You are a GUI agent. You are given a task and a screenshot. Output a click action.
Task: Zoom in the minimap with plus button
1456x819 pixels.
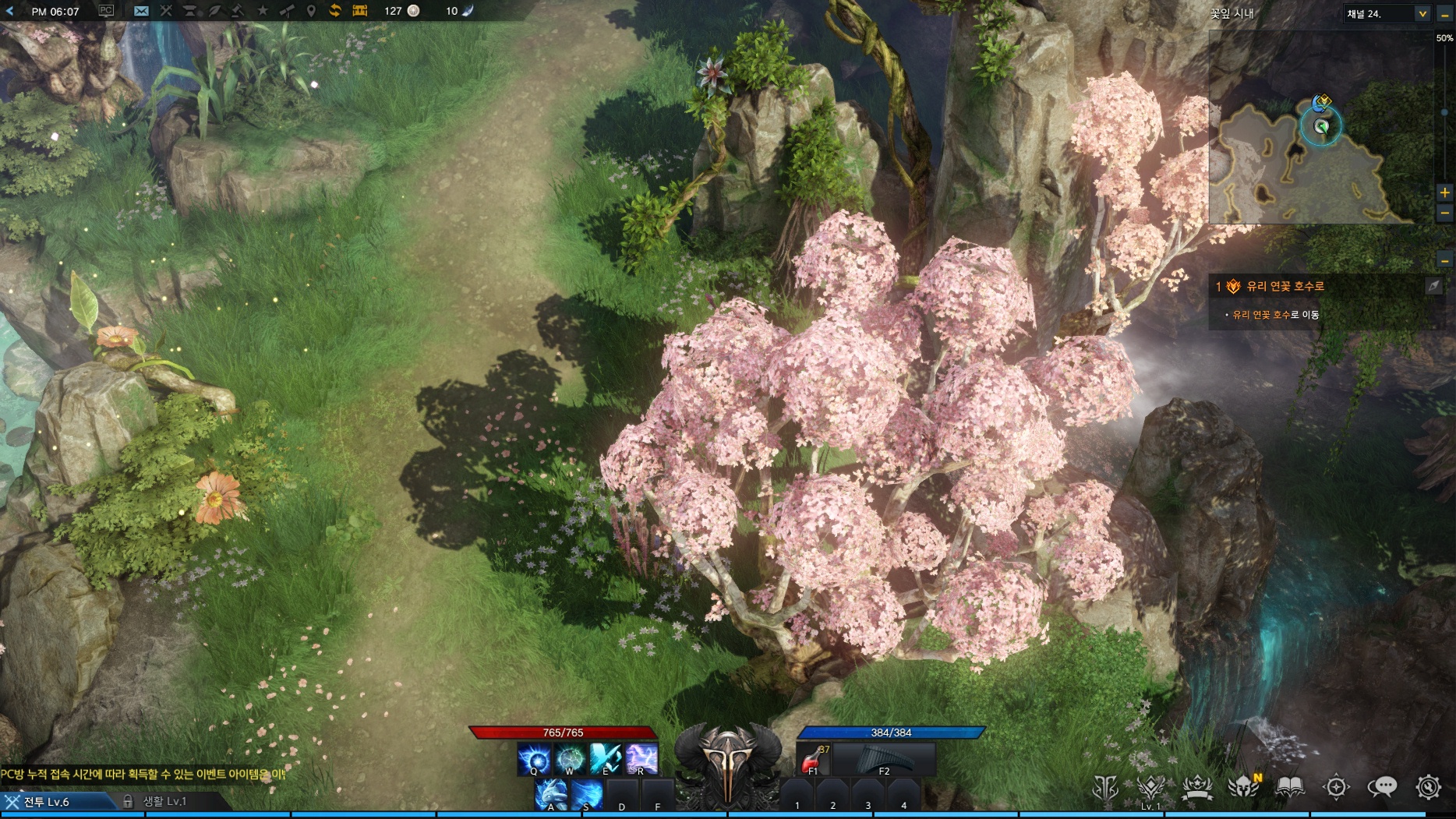coord(1444,192)
